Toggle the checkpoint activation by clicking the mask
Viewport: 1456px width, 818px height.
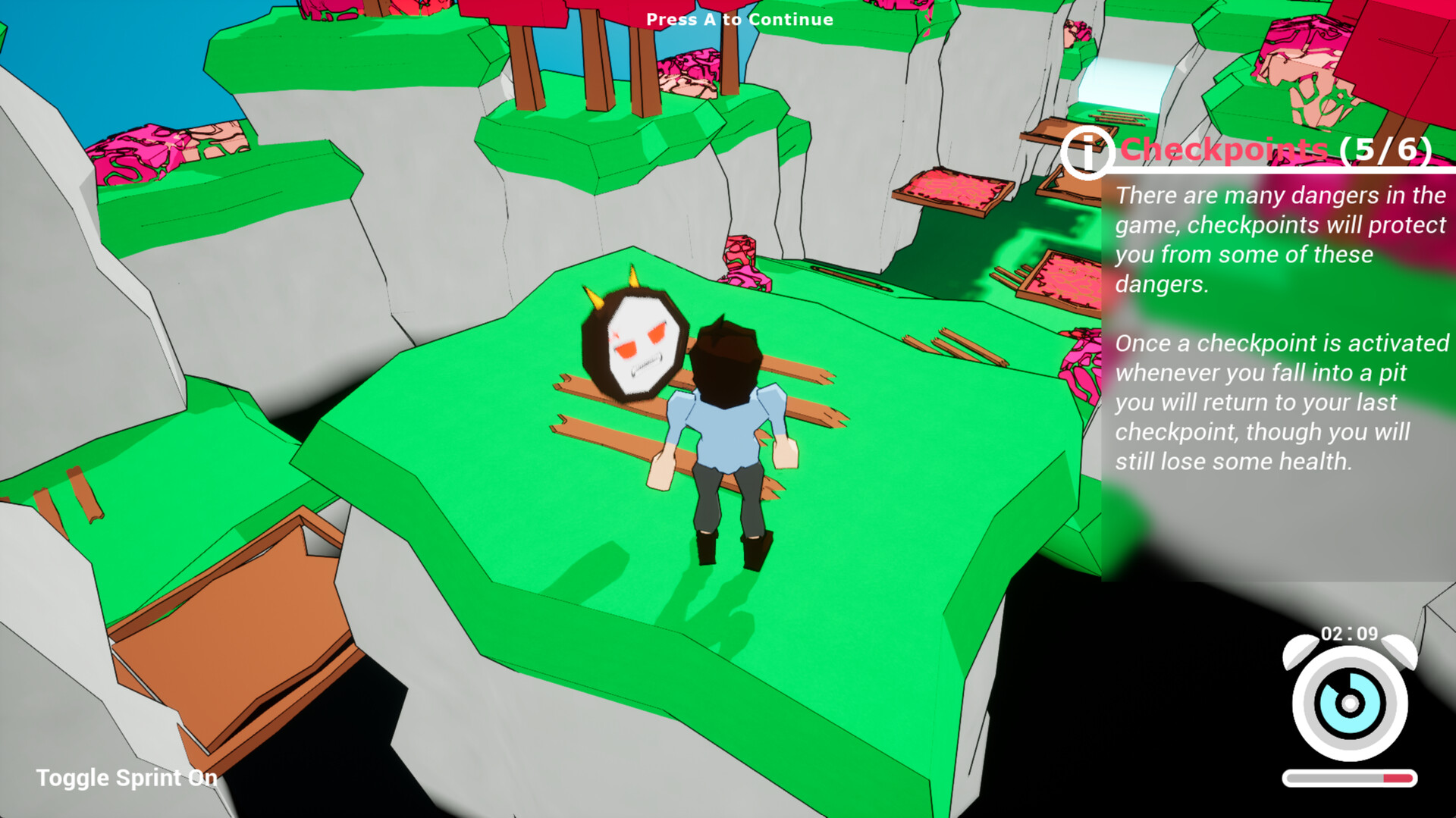[633, 341]
